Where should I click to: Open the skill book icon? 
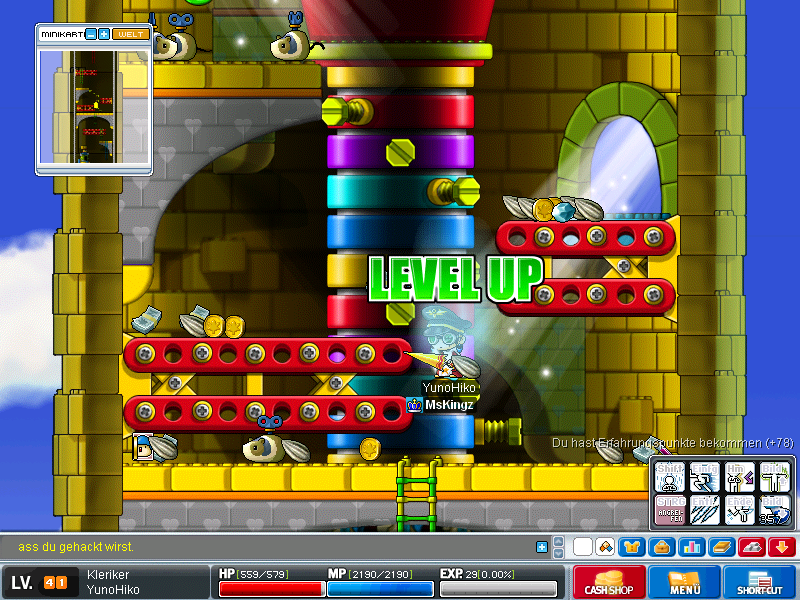pyautogui.click(x=721, y=547)
